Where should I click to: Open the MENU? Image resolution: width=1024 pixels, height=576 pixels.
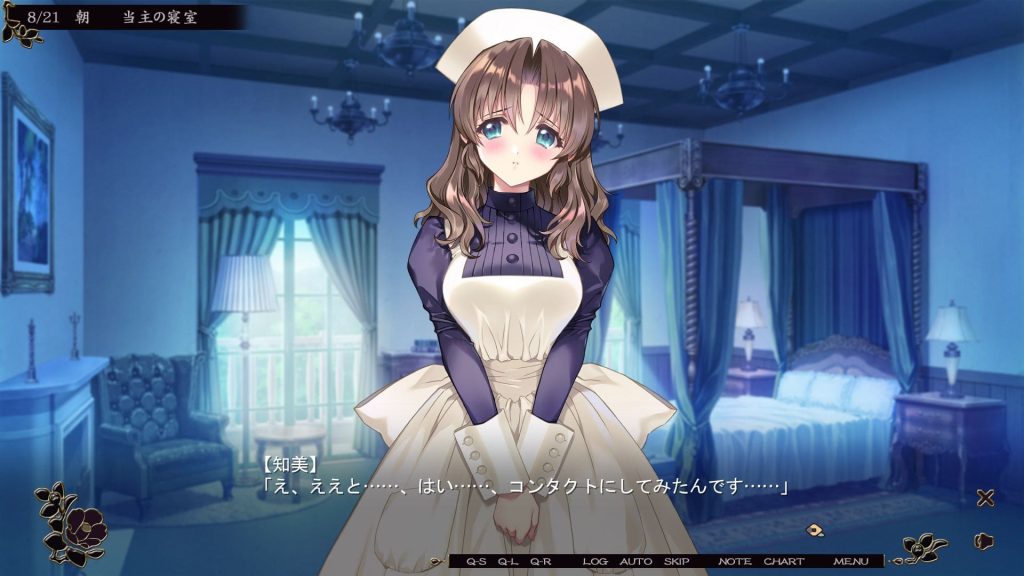point(852,562)
